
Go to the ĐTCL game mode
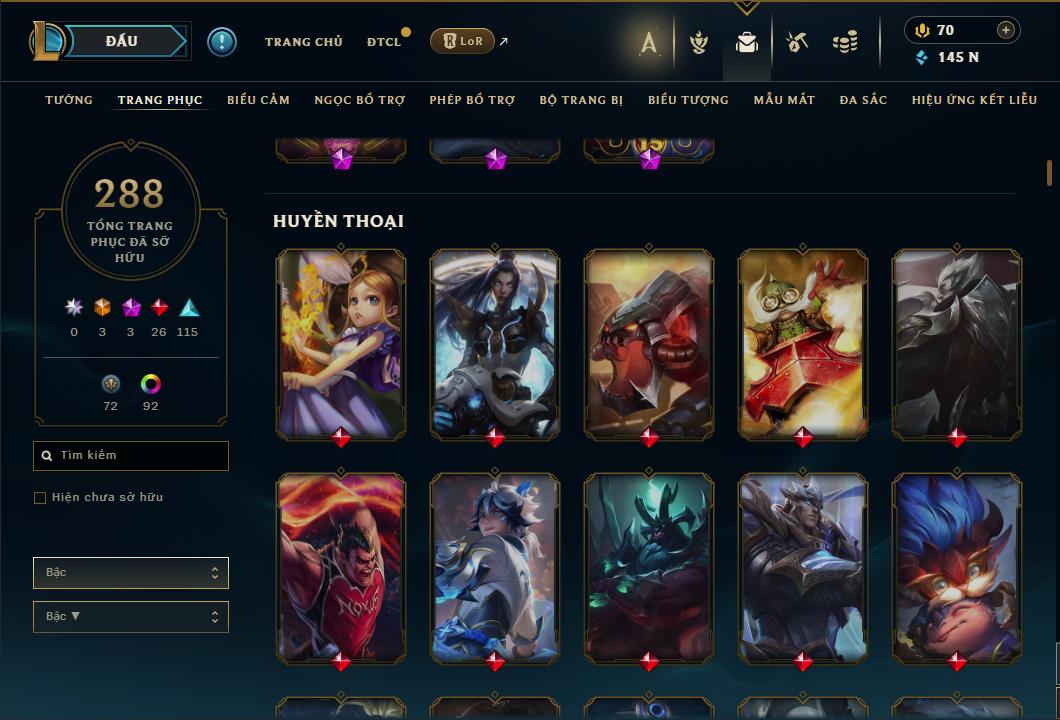(x=383, y=42)
